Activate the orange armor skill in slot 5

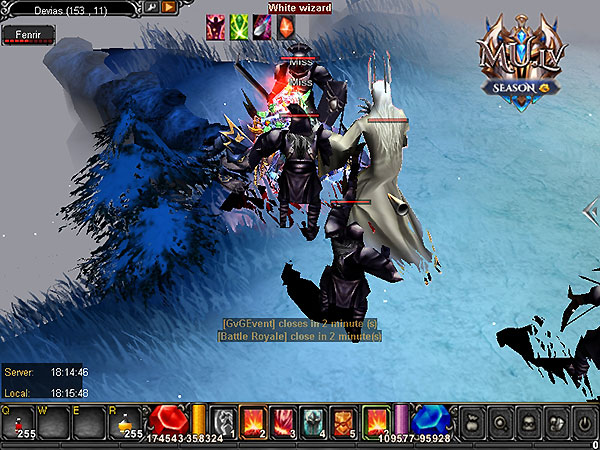(x=344, y=420)
